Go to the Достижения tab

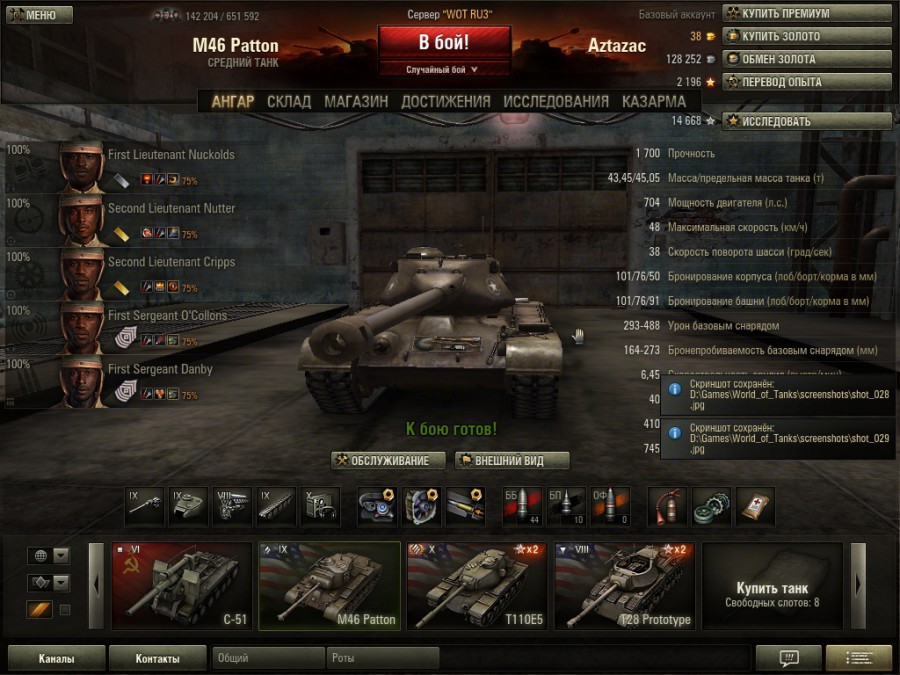click(446, 101)
